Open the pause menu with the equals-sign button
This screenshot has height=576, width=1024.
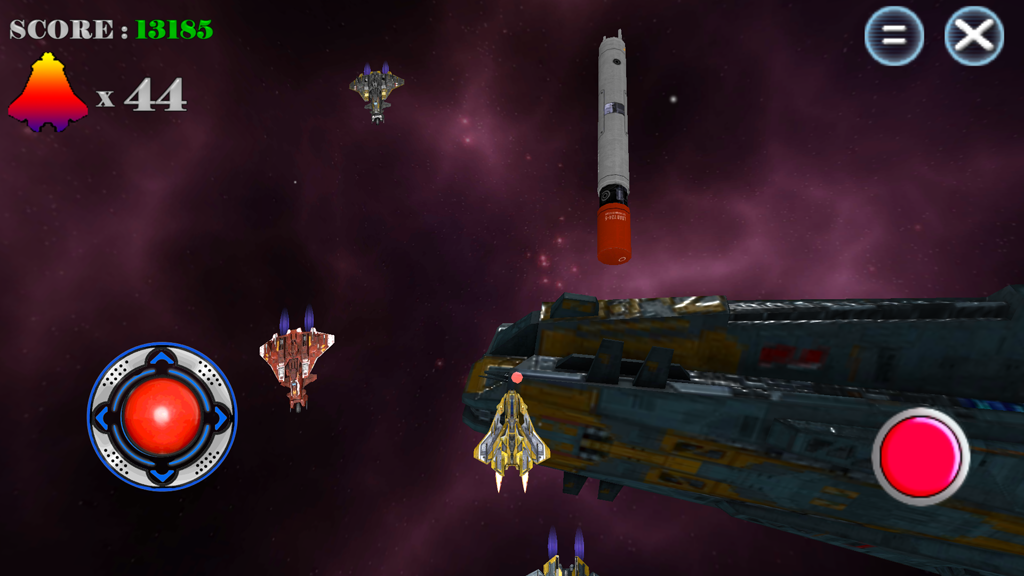[x=894, y=37]
